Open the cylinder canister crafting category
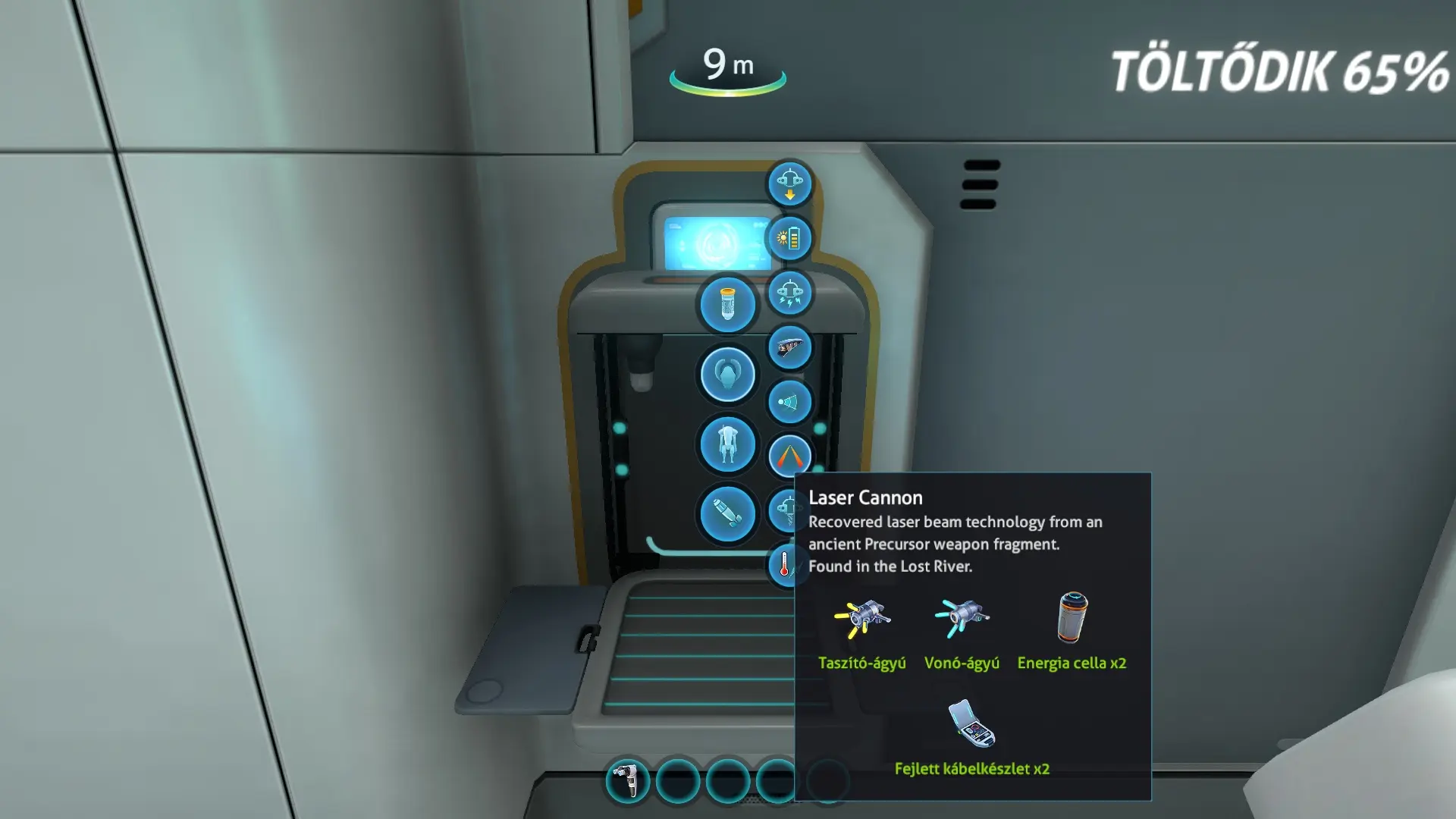Screen dimensions: 1456x819 click(x=727, y=304)
